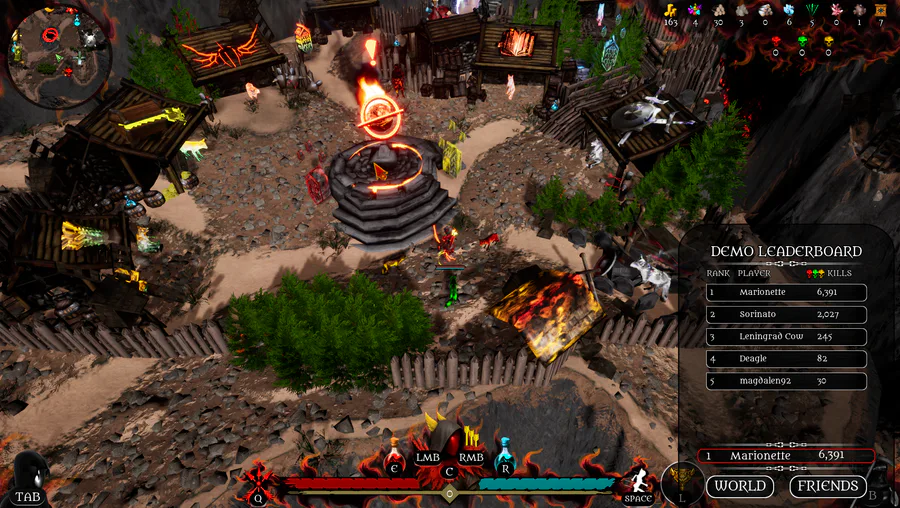
Task: Click the green skull kill counter icon
Action: tap(802, 41)
